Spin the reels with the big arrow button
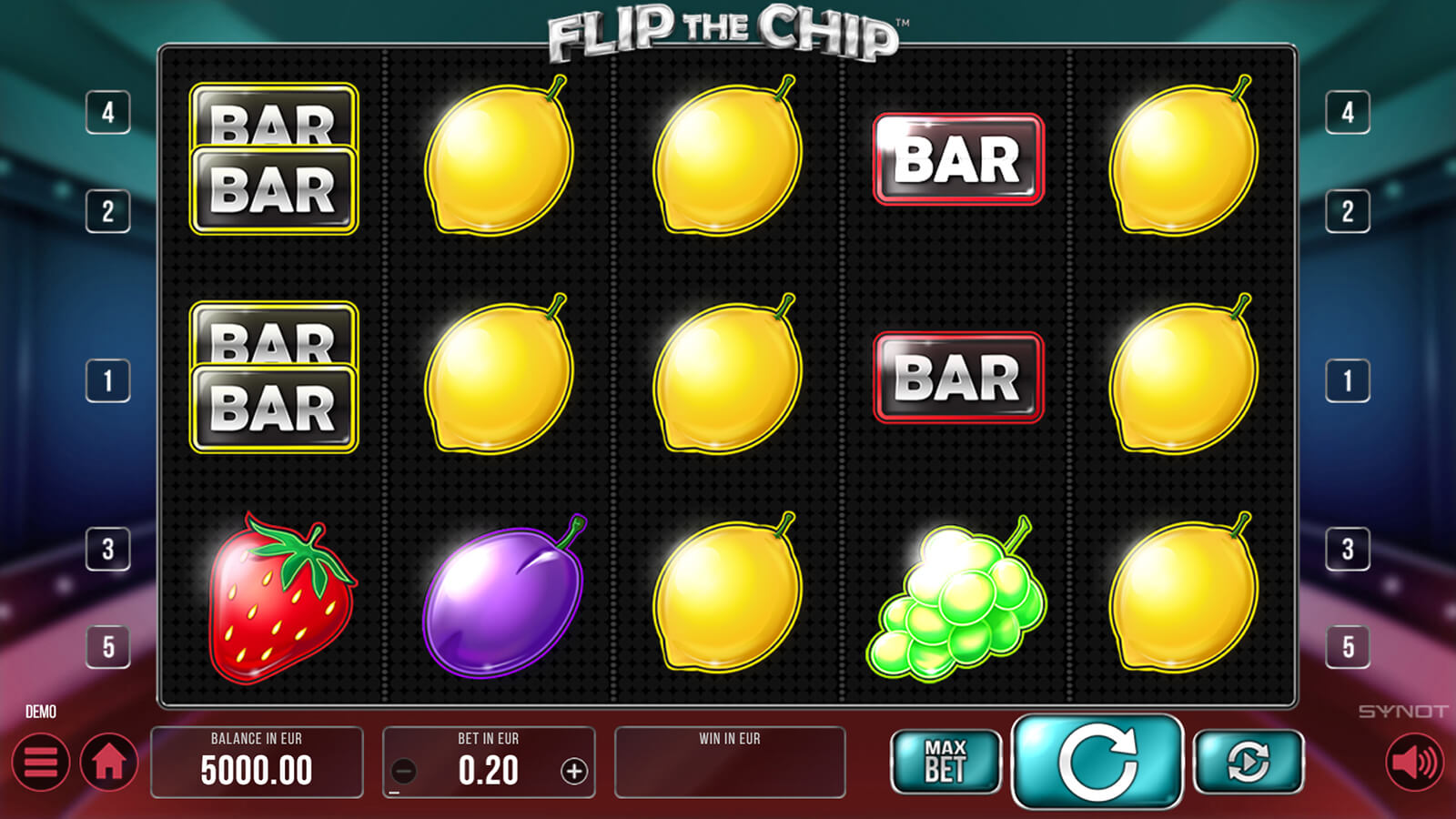The image size is (1456, 819). [1097, 762]
